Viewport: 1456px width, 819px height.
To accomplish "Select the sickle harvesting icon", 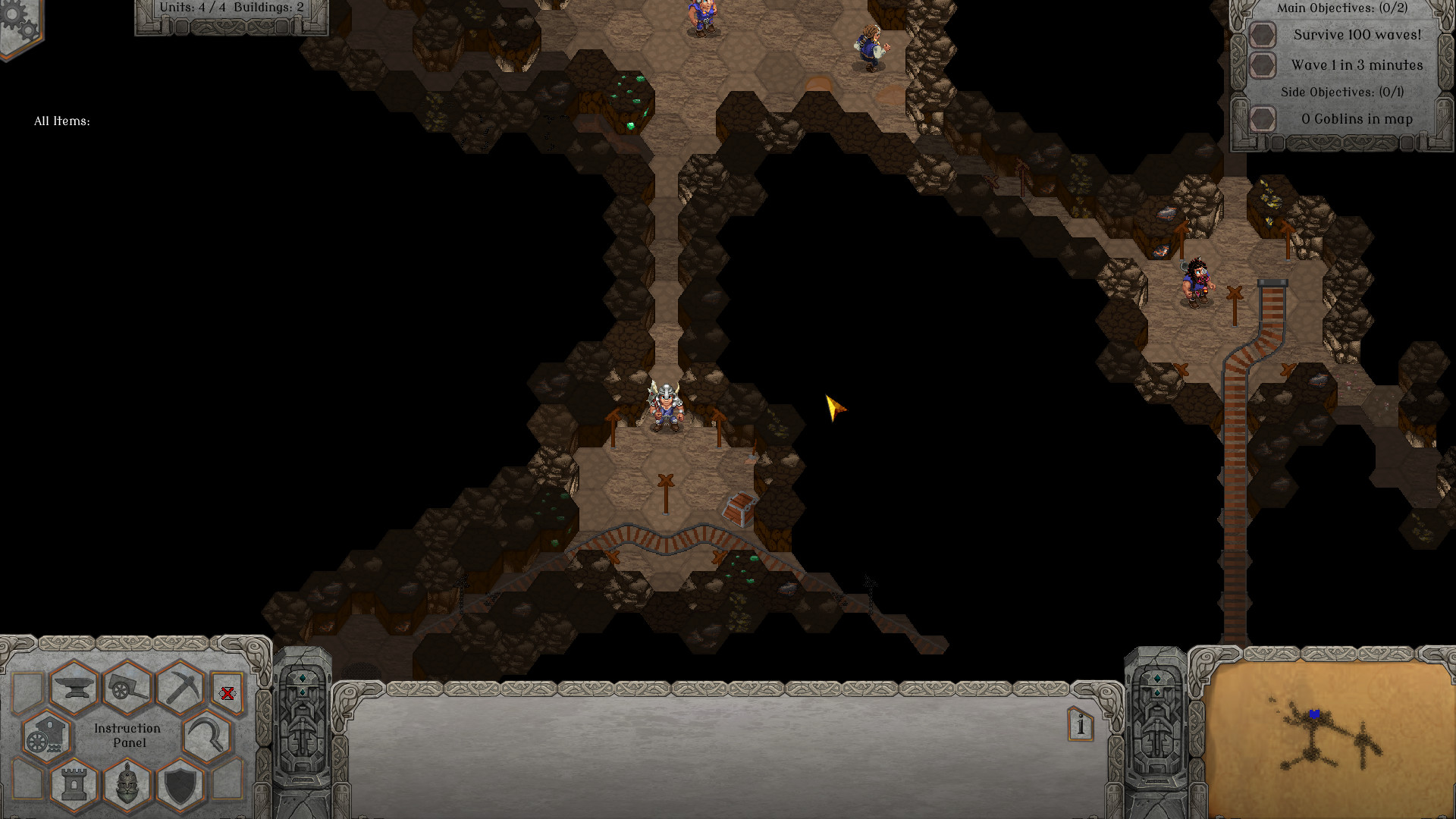I will (x=206, y=733).
